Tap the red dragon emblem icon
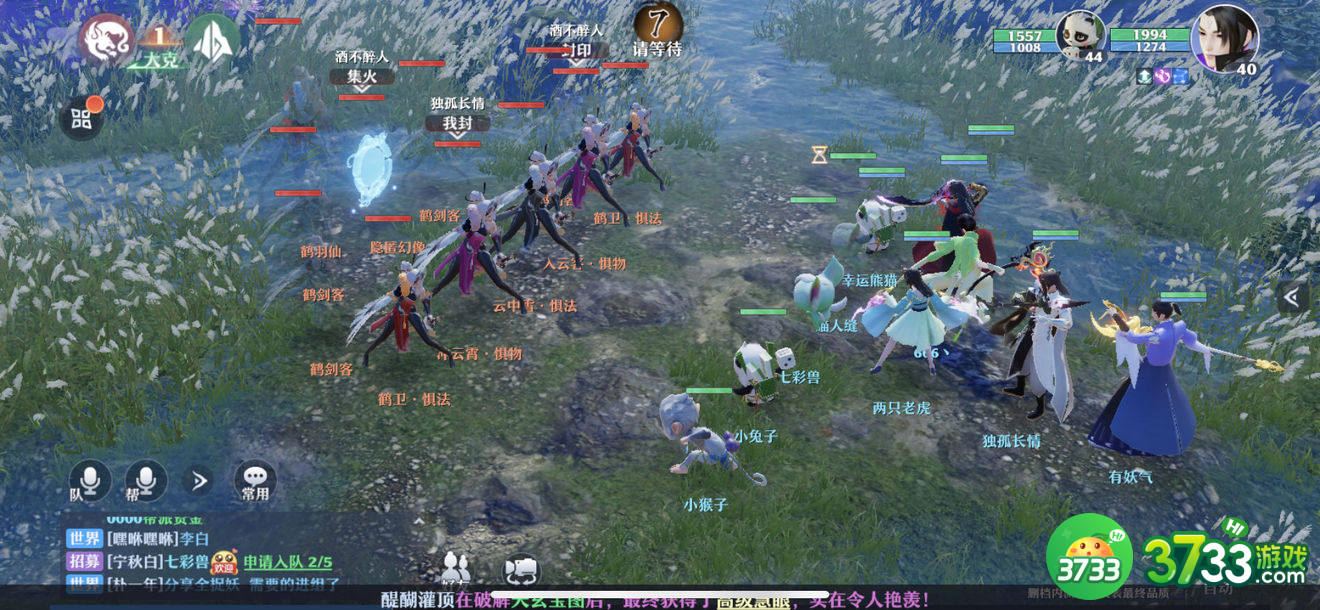This screenshot has height=610, width=1320. 107,40
